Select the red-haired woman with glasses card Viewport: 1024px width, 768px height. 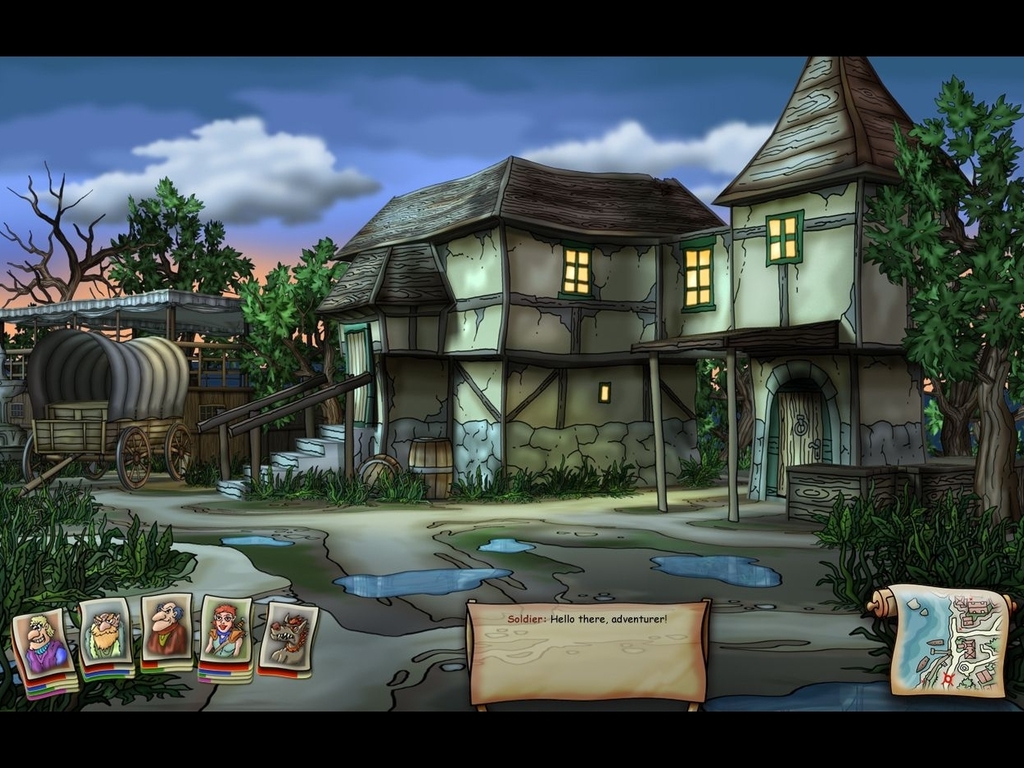tap(225, 632)
